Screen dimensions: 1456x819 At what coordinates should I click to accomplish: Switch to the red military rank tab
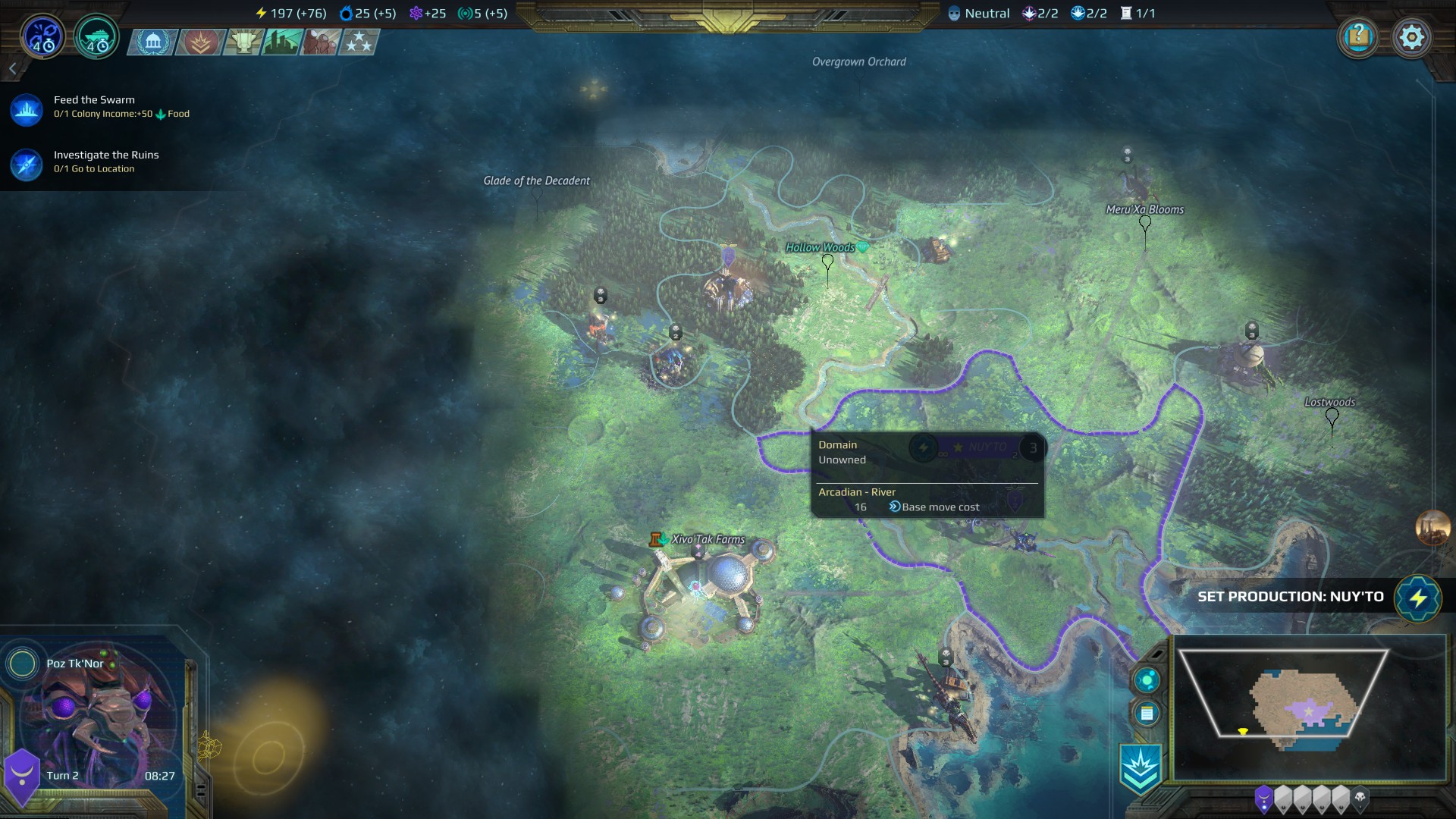pos(199,42)
